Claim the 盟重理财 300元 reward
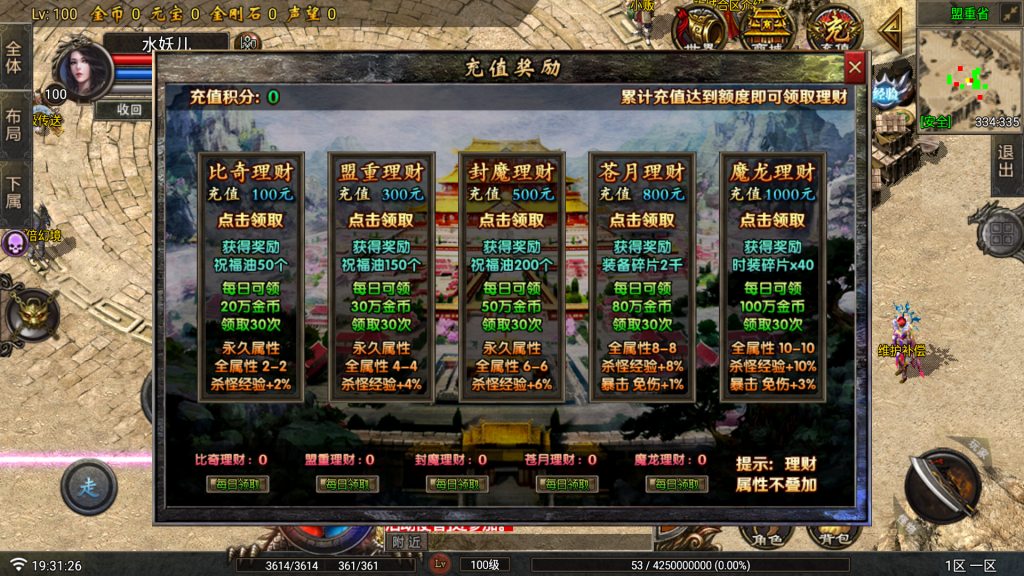 tap(381, 220)
